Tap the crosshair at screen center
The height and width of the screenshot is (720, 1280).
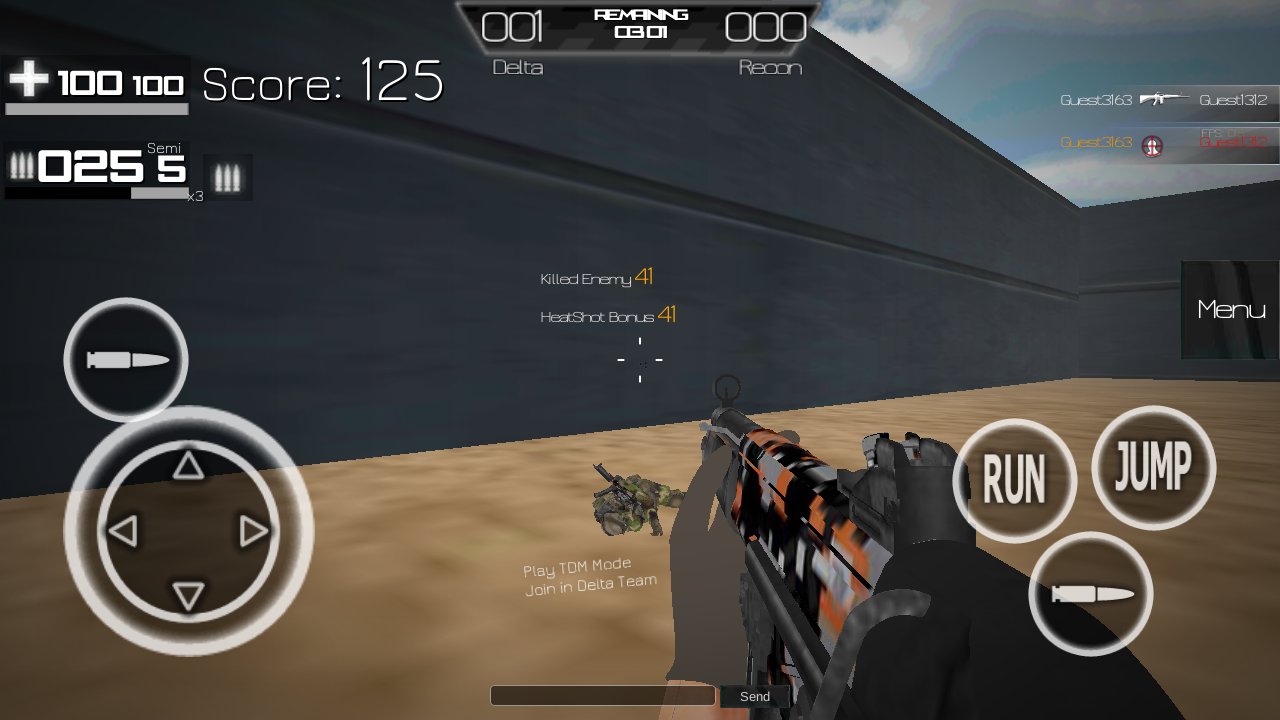pos(639,360)
